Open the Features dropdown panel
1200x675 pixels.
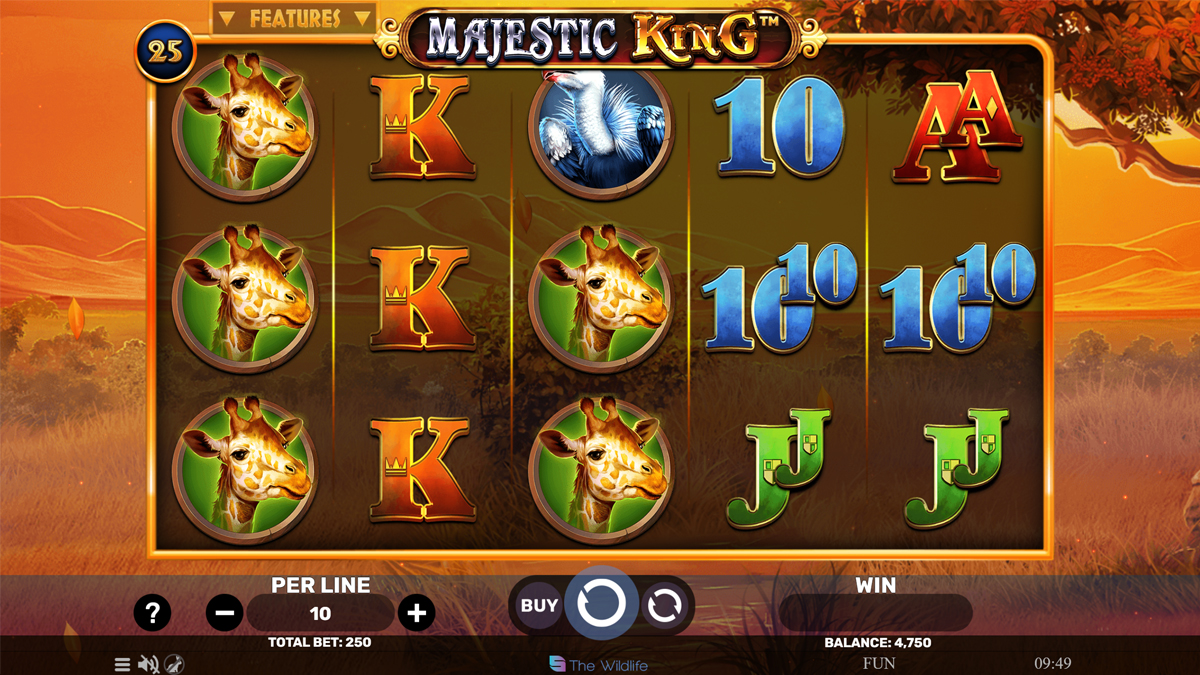coord(294,19)
